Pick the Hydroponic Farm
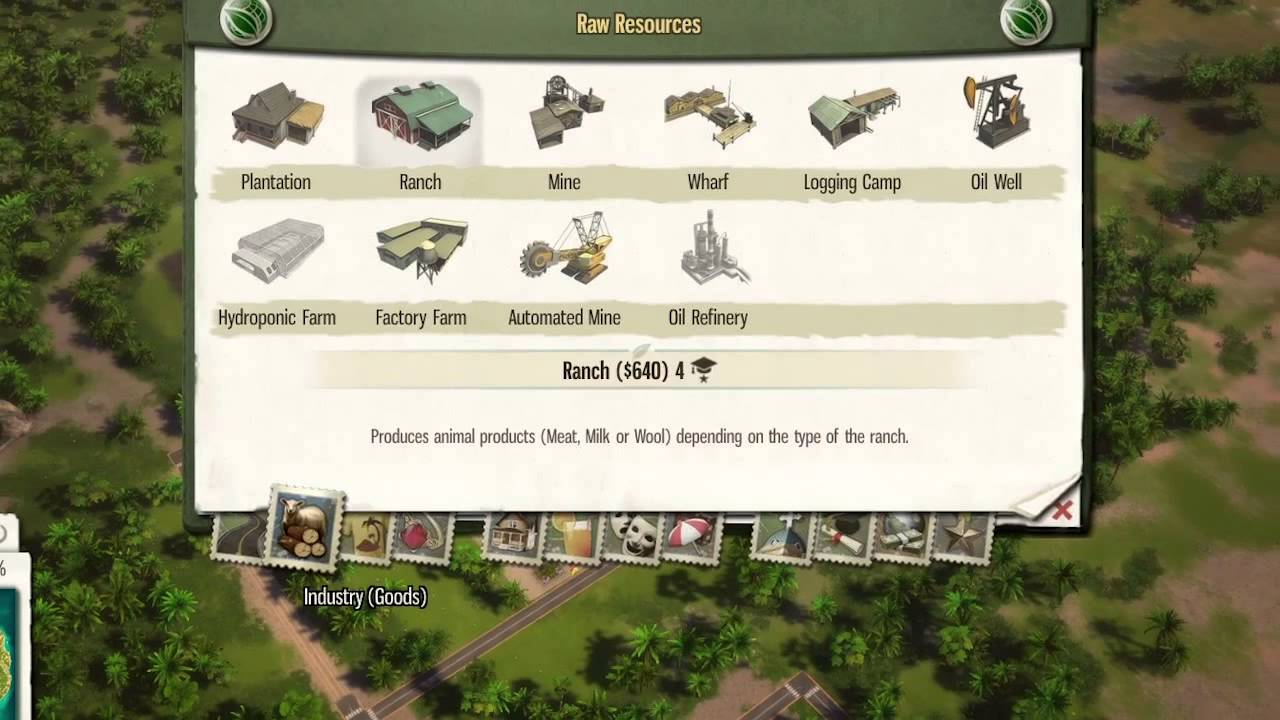The height and width of the screenshot is (720, 1280). click(277, 252)
